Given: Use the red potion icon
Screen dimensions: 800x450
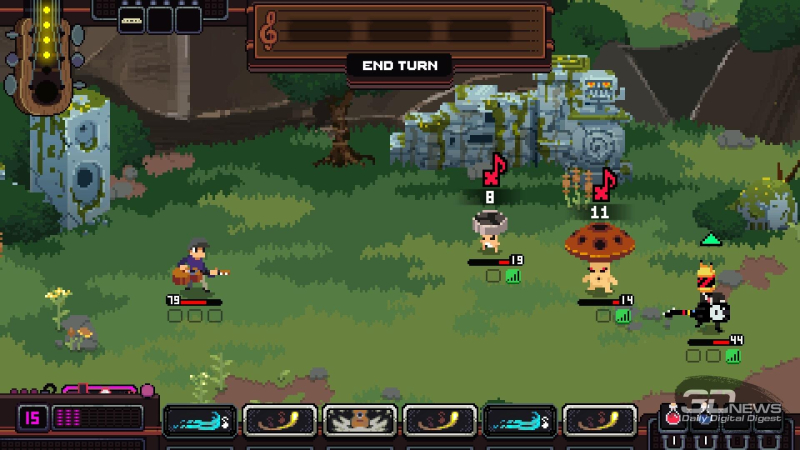Looking at the screenshot, I should point(674,418).
